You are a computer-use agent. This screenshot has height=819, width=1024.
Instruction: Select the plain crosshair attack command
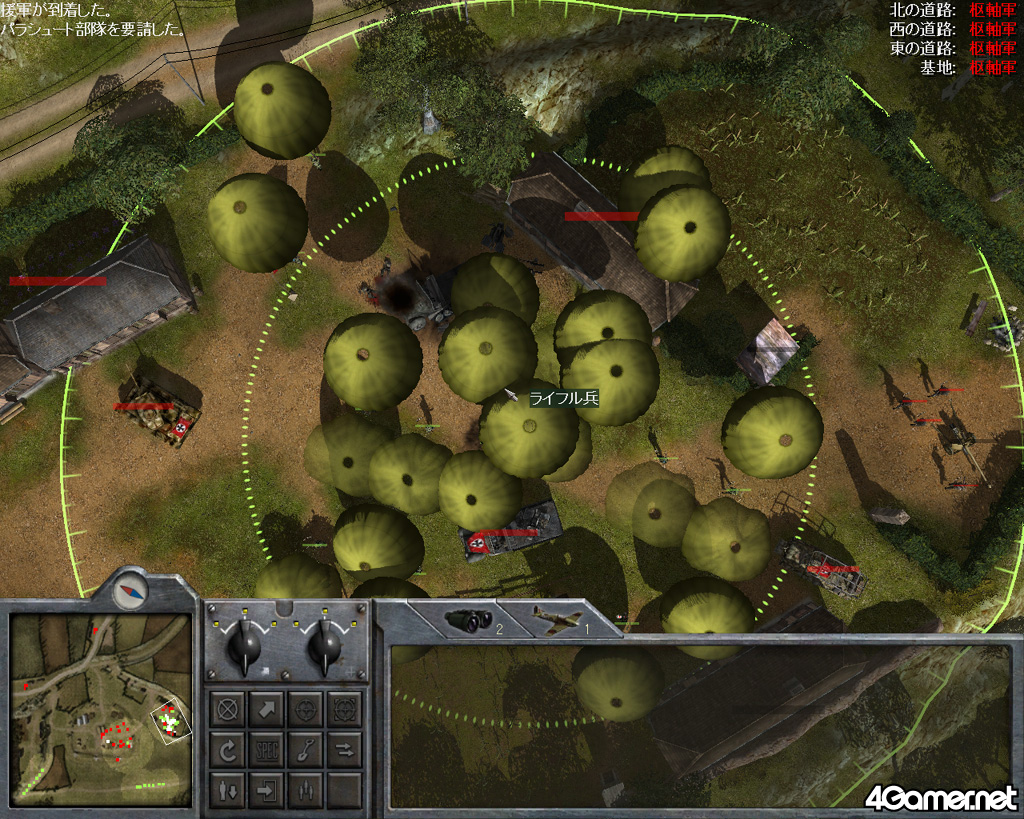305,709
